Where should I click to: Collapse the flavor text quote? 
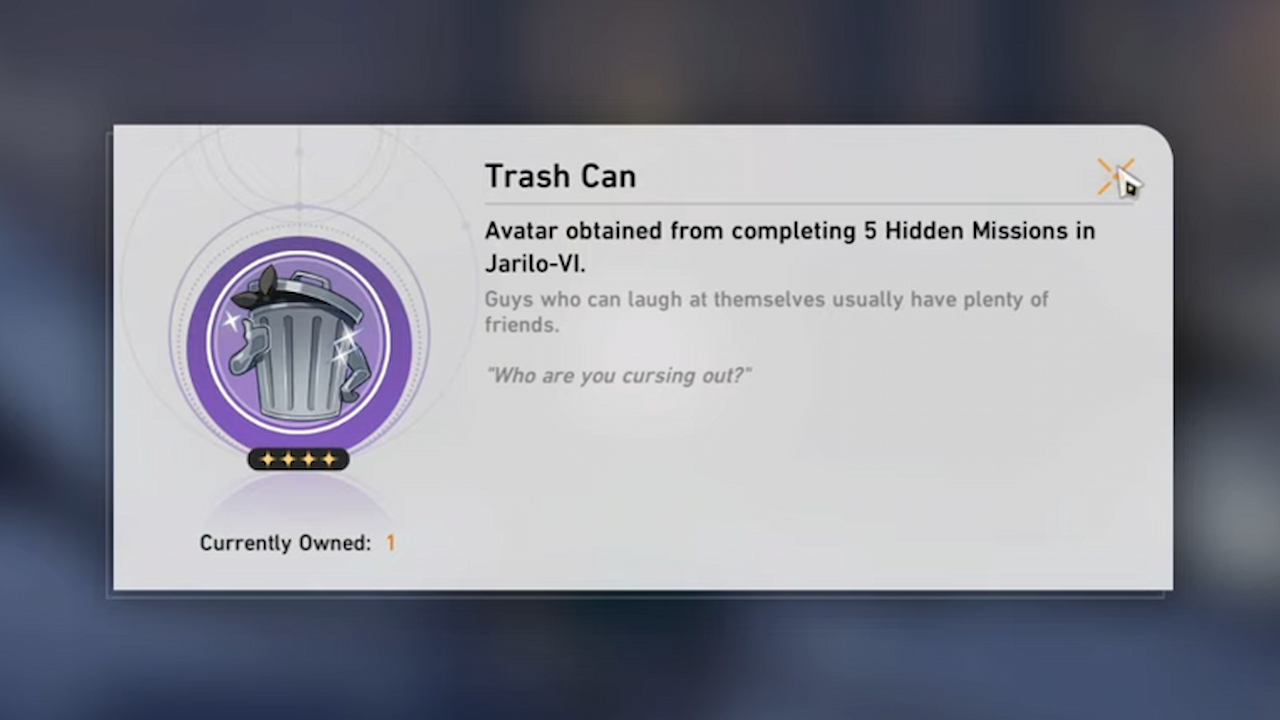pyautogui.click(x=618, y=375)
